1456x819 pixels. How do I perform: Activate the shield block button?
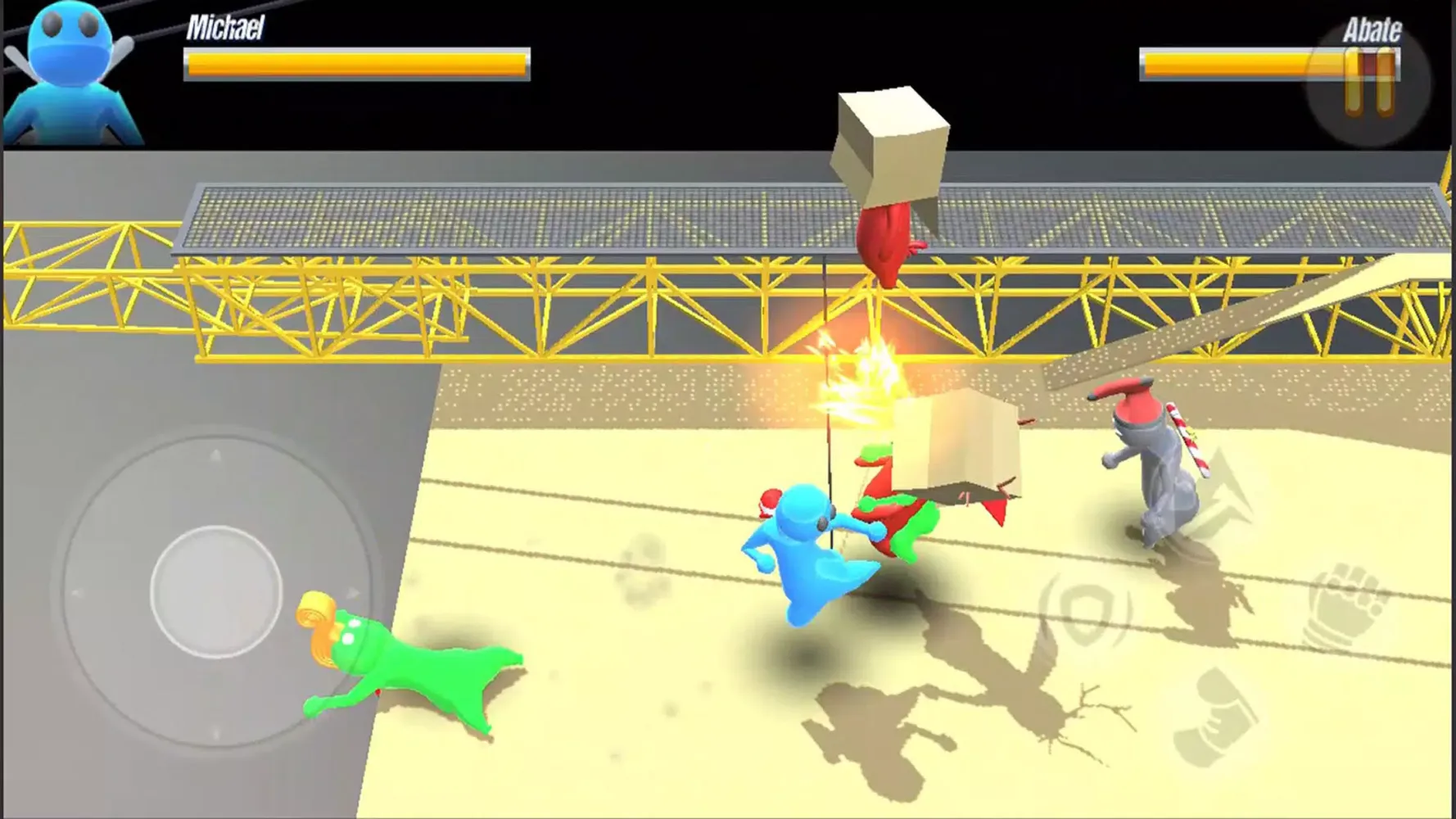coord(1085,609)
